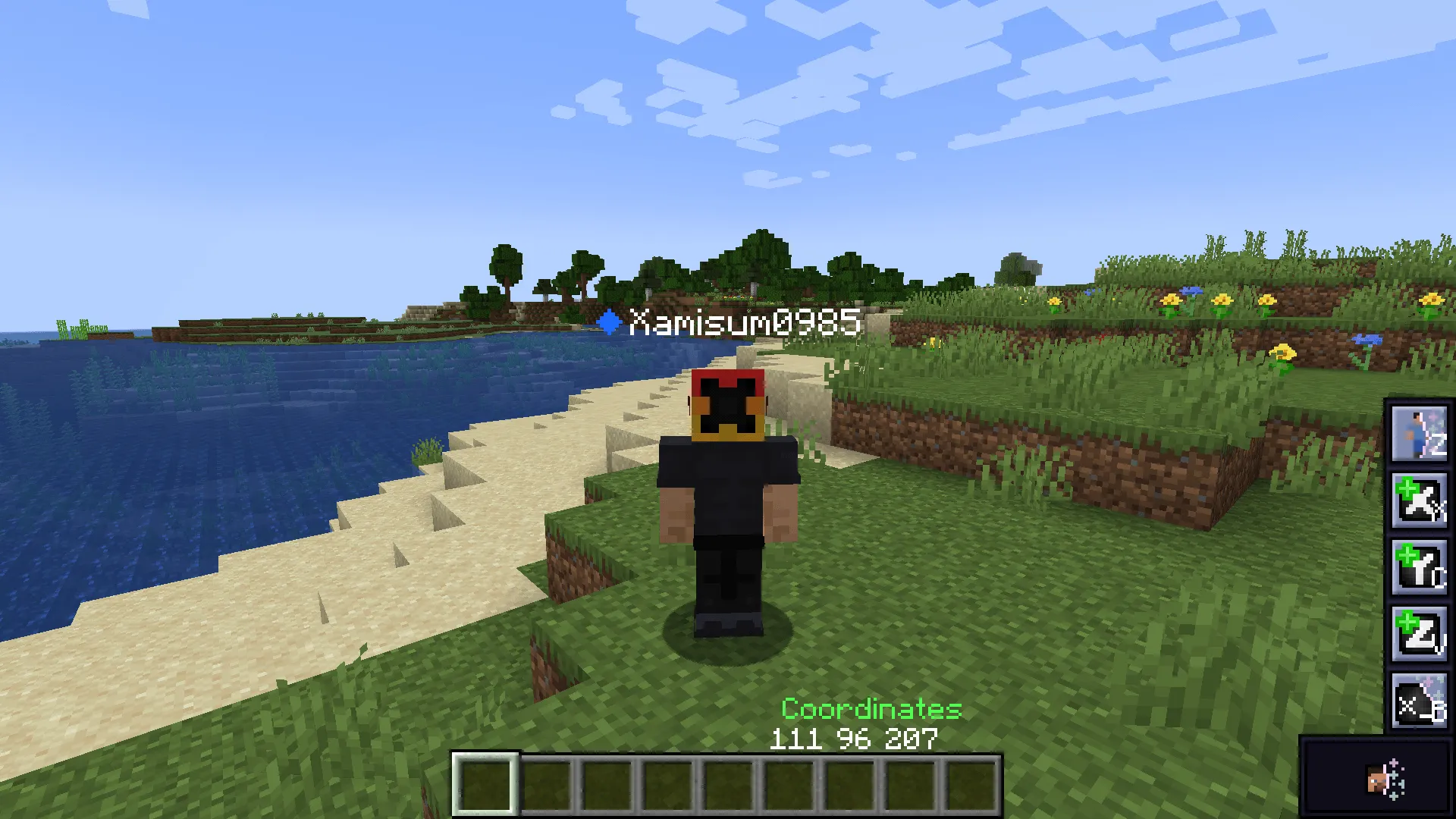Select the second hotbar slot
The image size is (1456, 819).
(548, 786)
